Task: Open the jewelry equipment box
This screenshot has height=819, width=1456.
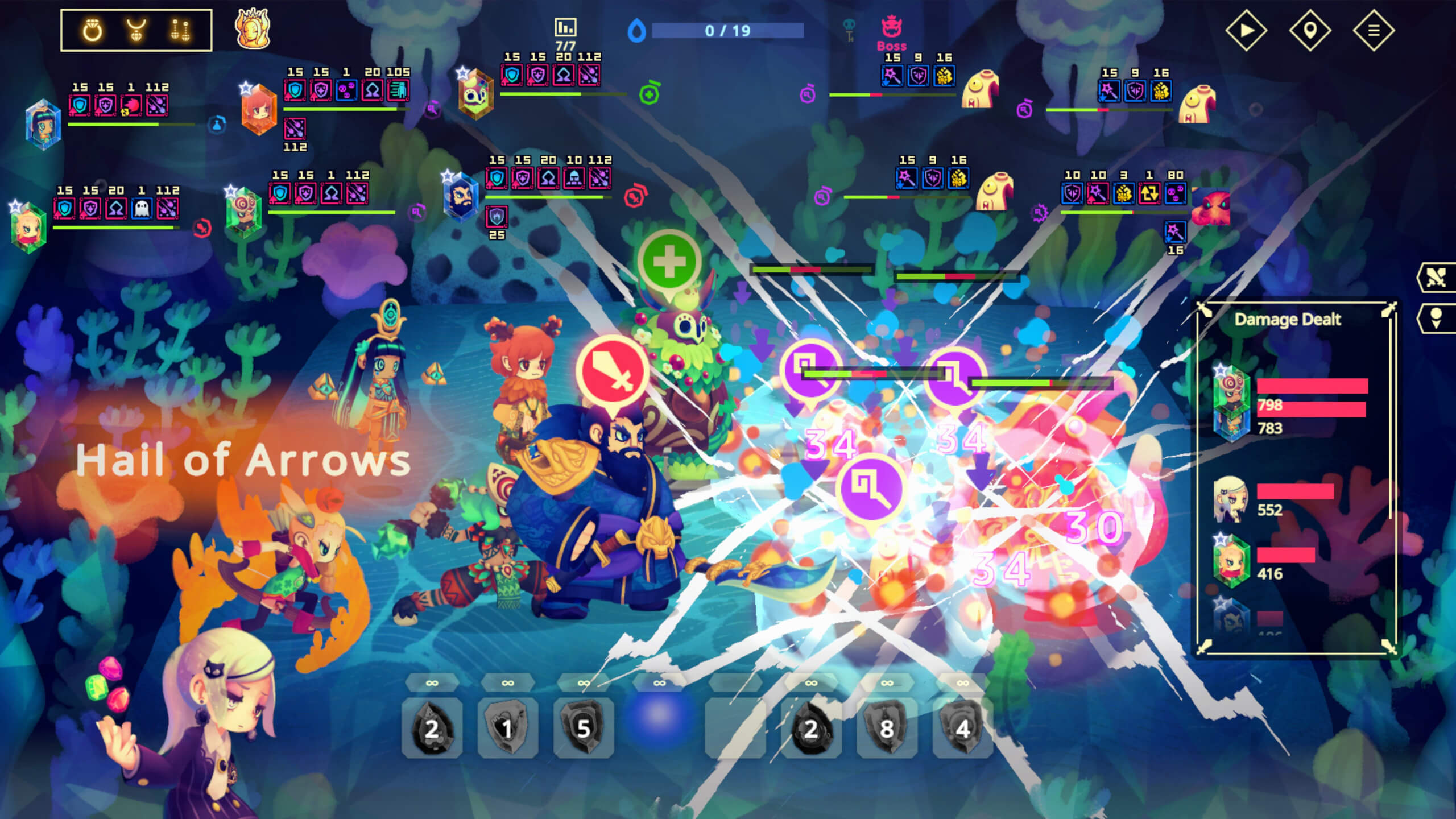Action: 136,30
